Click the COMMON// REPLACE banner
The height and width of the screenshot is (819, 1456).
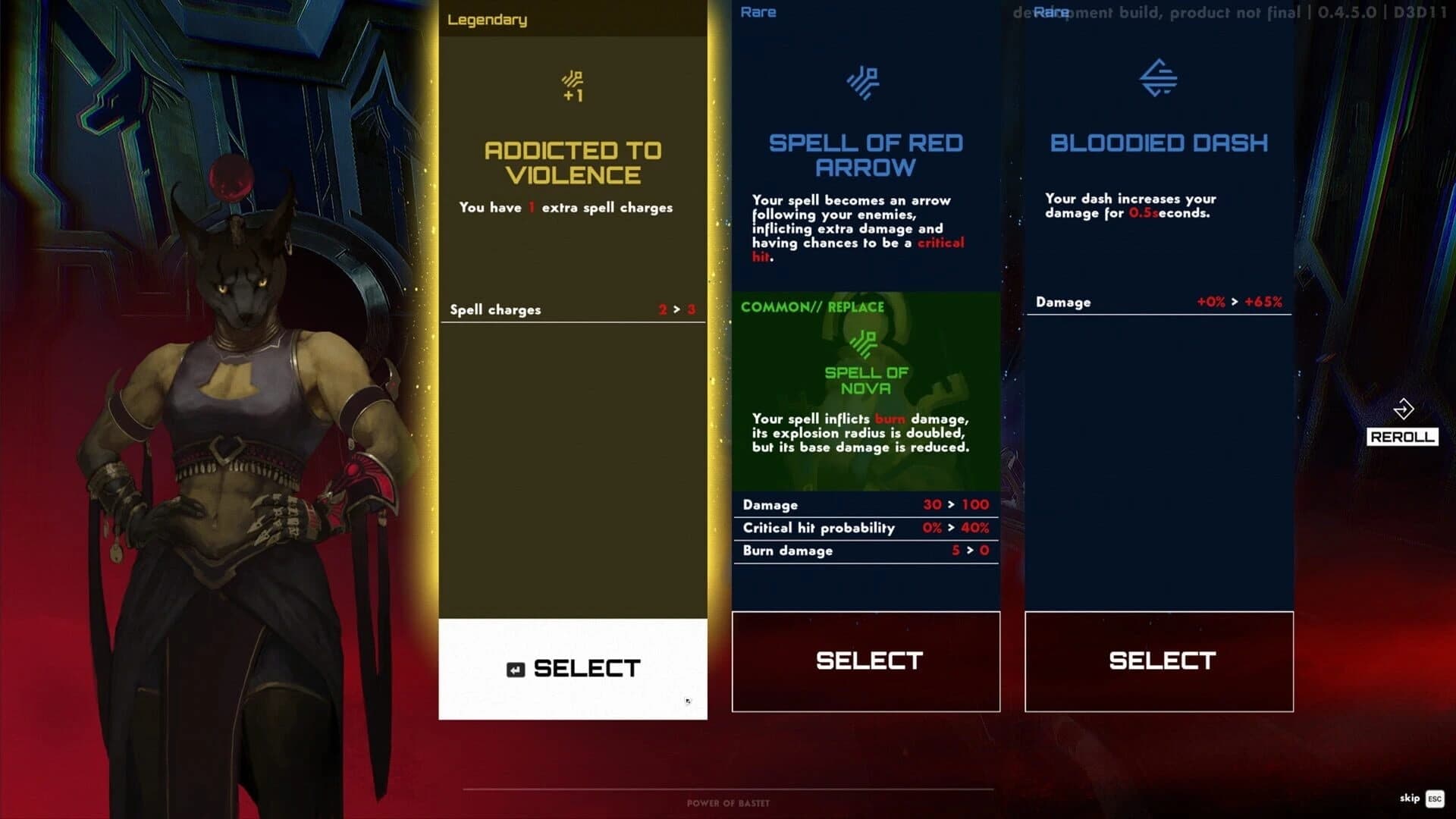point(813,306)
